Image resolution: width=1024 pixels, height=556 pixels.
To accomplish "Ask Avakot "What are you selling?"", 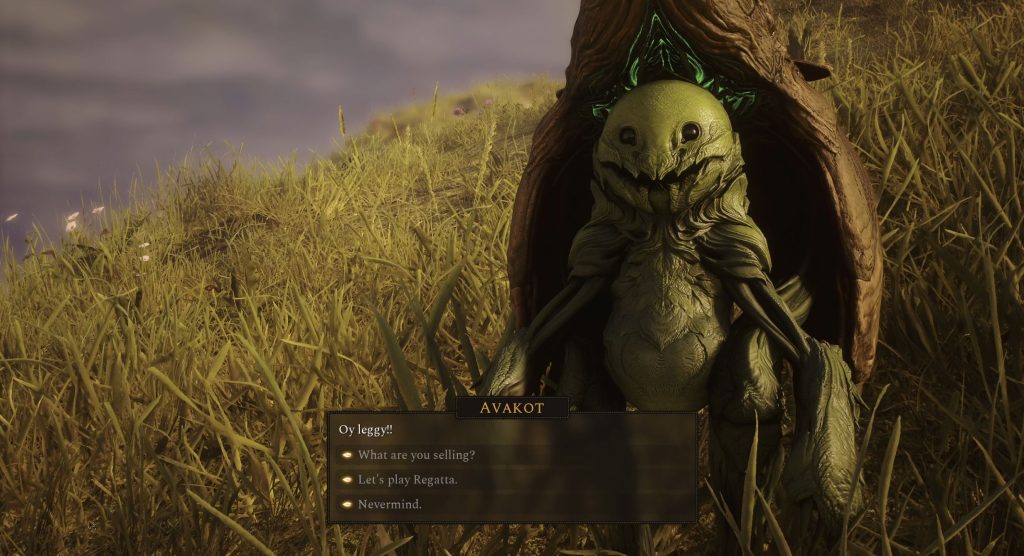I will point(416,455).
